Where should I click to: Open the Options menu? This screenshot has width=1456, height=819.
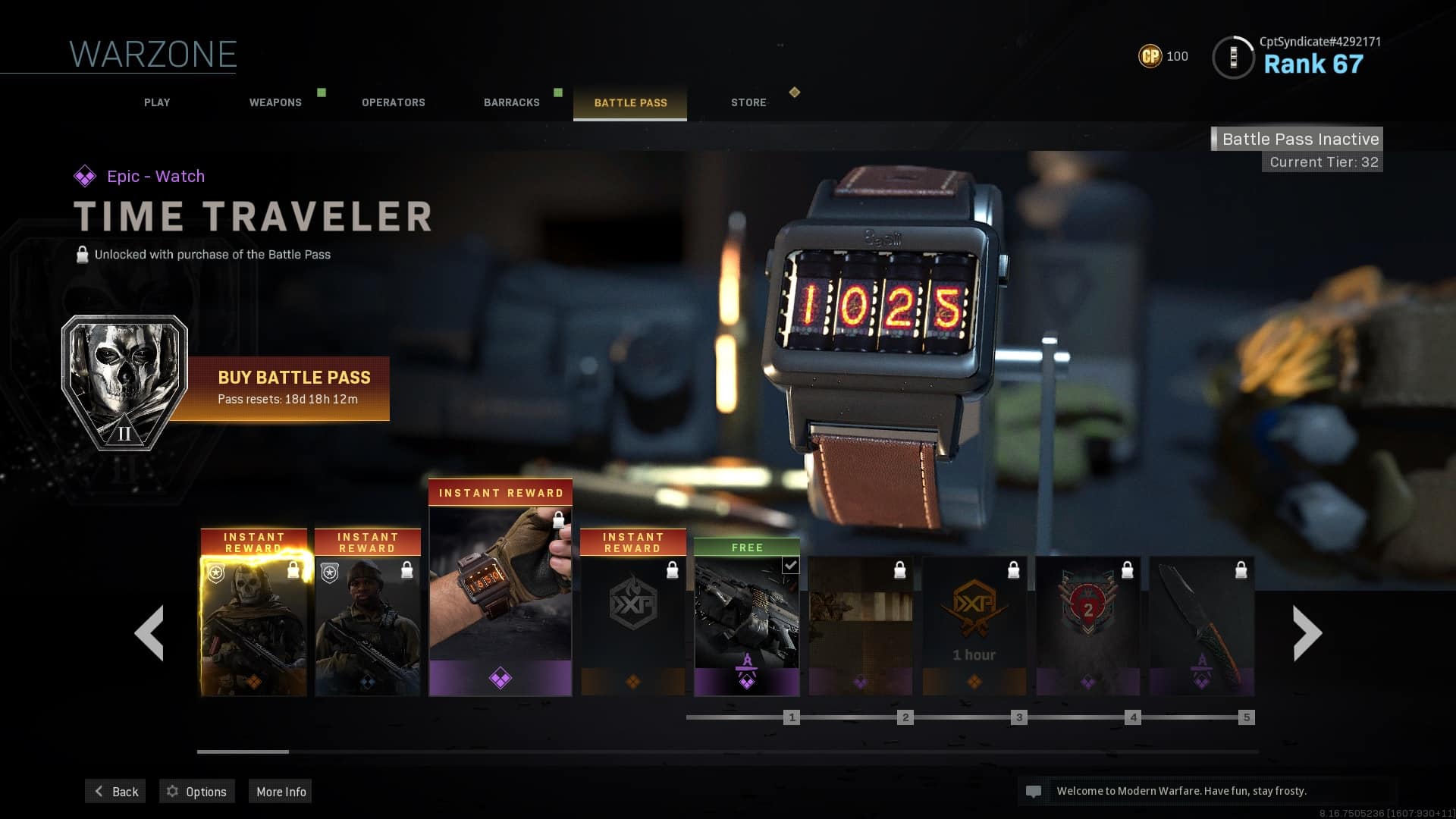(x=197, y=791)
